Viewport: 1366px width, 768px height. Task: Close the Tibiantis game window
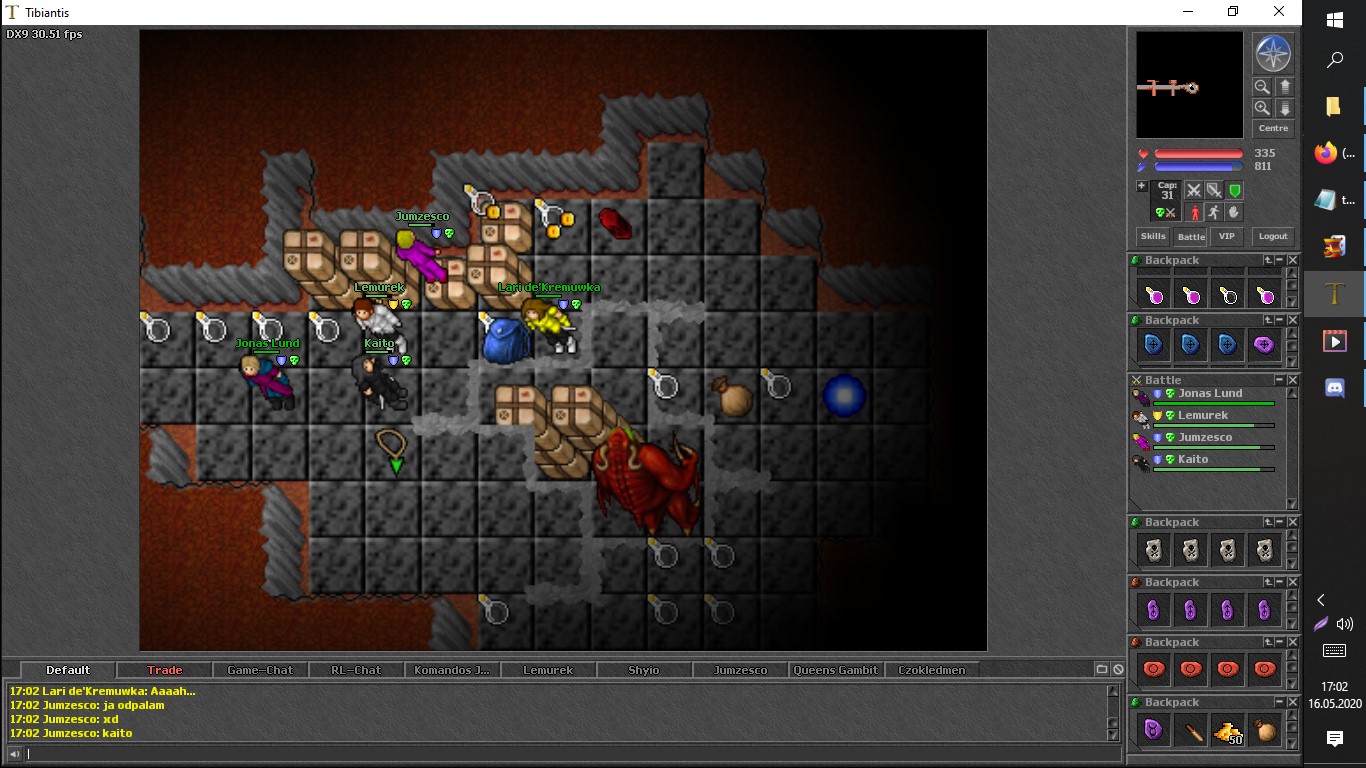pos(1279,12)
